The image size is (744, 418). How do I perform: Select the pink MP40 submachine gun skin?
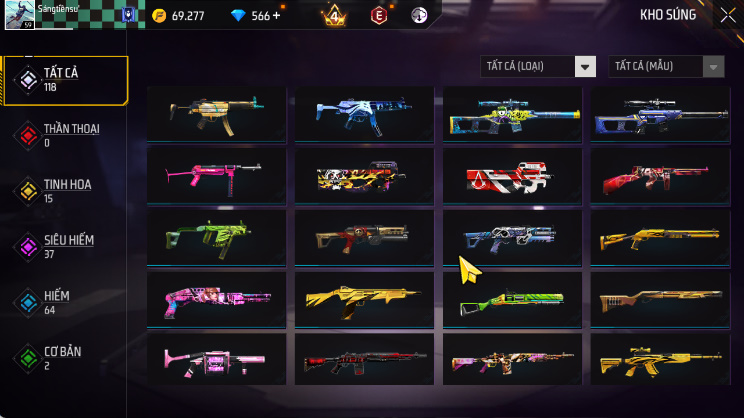(216, 175)
